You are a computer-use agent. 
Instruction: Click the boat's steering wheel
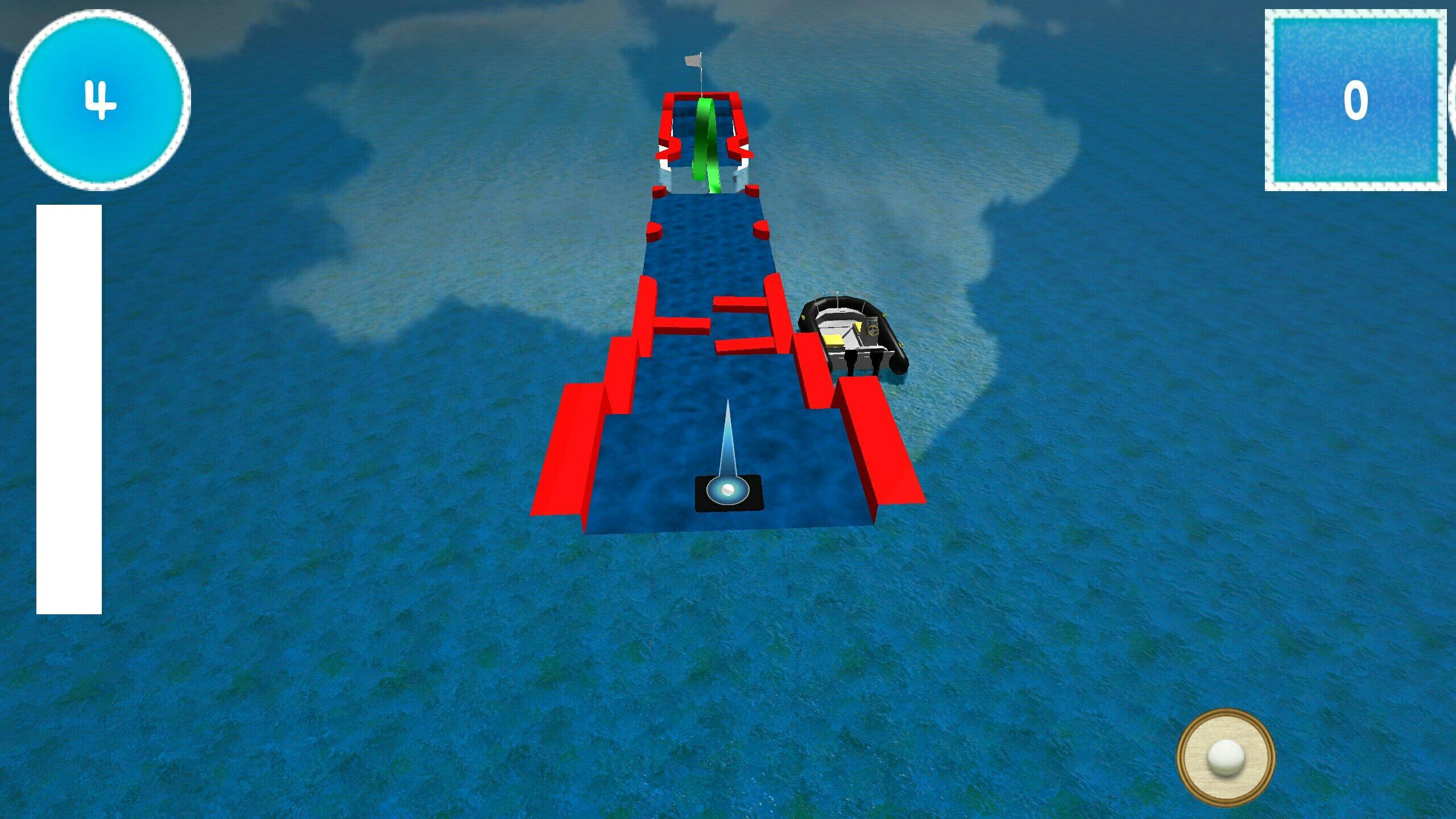click(x=872, y=329)
